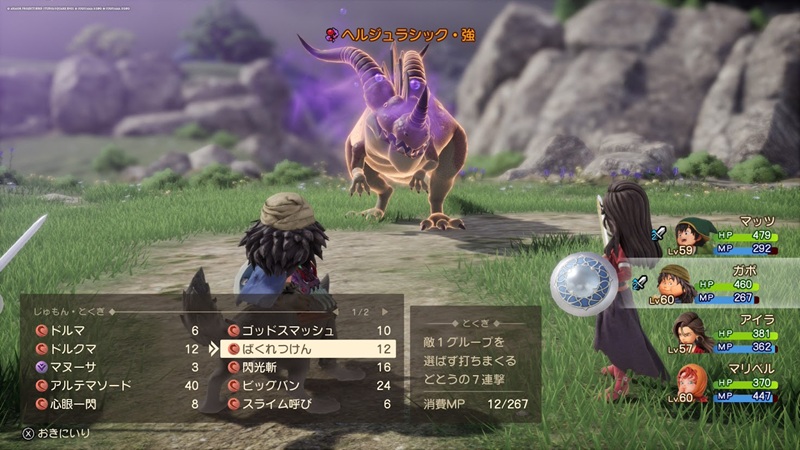Select ガボ's party portrait

click(676, 284)
